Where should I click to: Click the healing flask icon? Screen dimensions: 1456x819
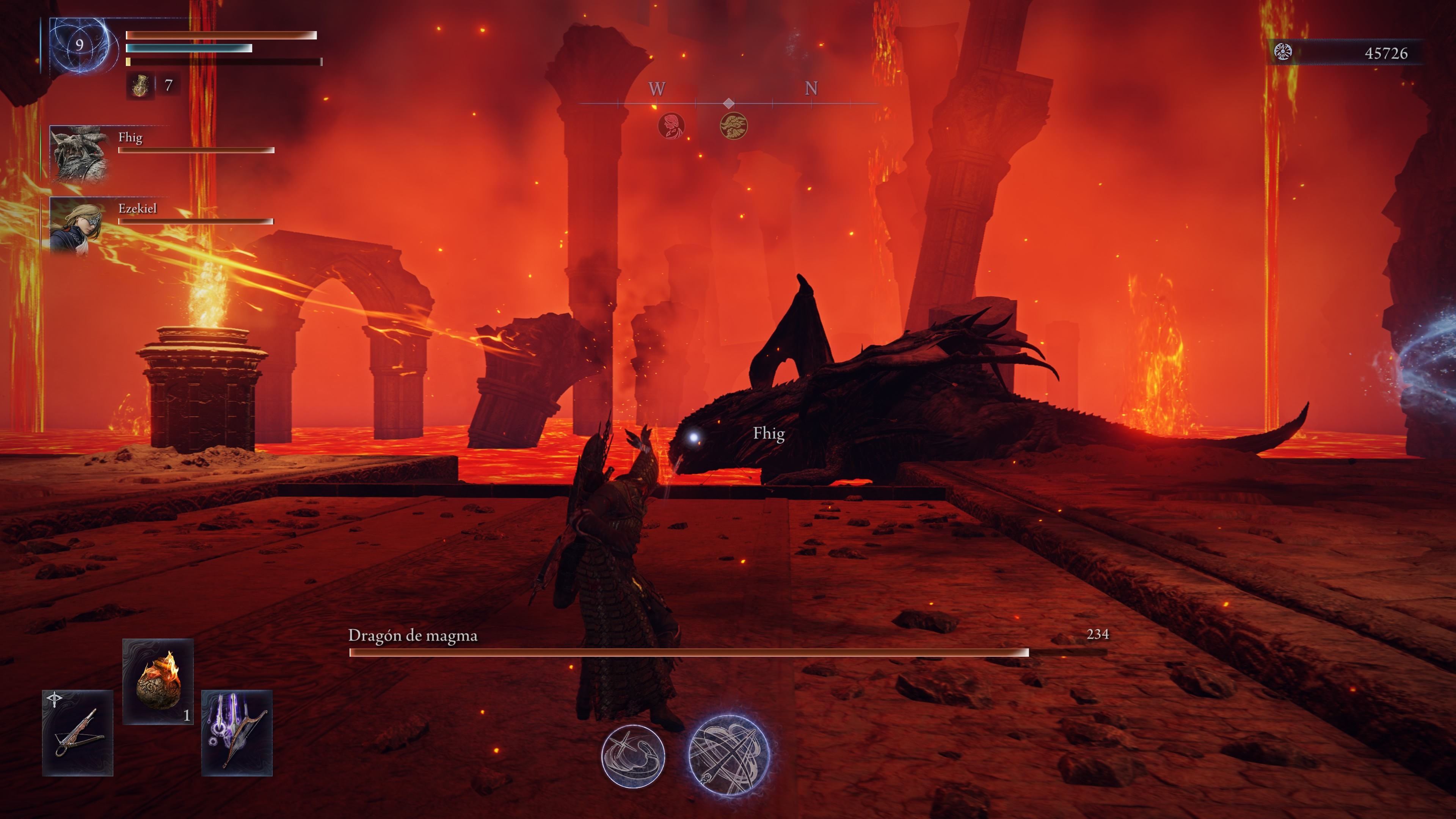point(140,86)
